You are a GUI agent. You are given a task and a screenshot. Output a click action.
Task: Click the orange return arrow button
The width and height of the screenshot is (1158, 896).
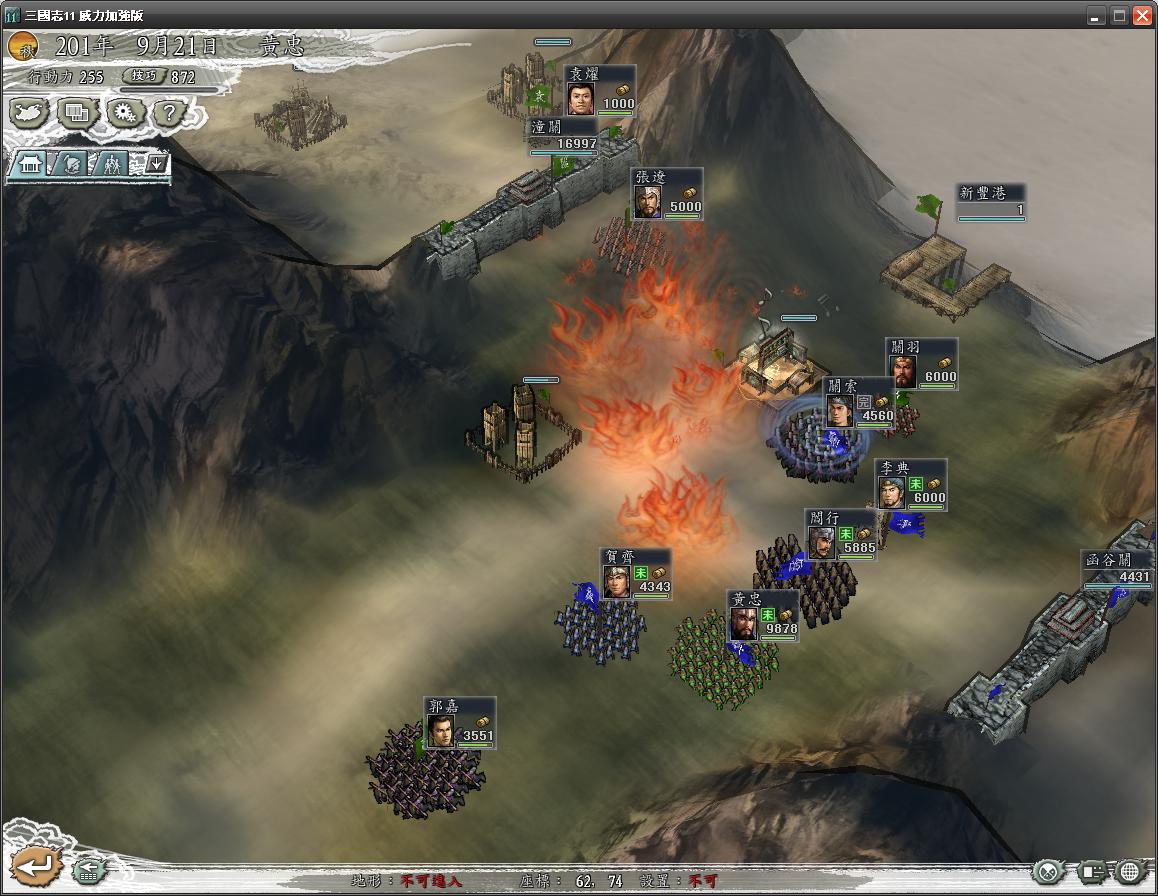pos(36,865)
